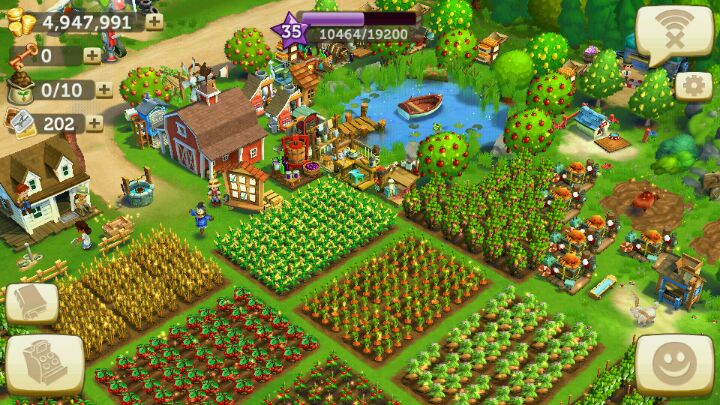The image size is (720, 405).
Task: Select the level 35 star badge
Action: point(291,30)
